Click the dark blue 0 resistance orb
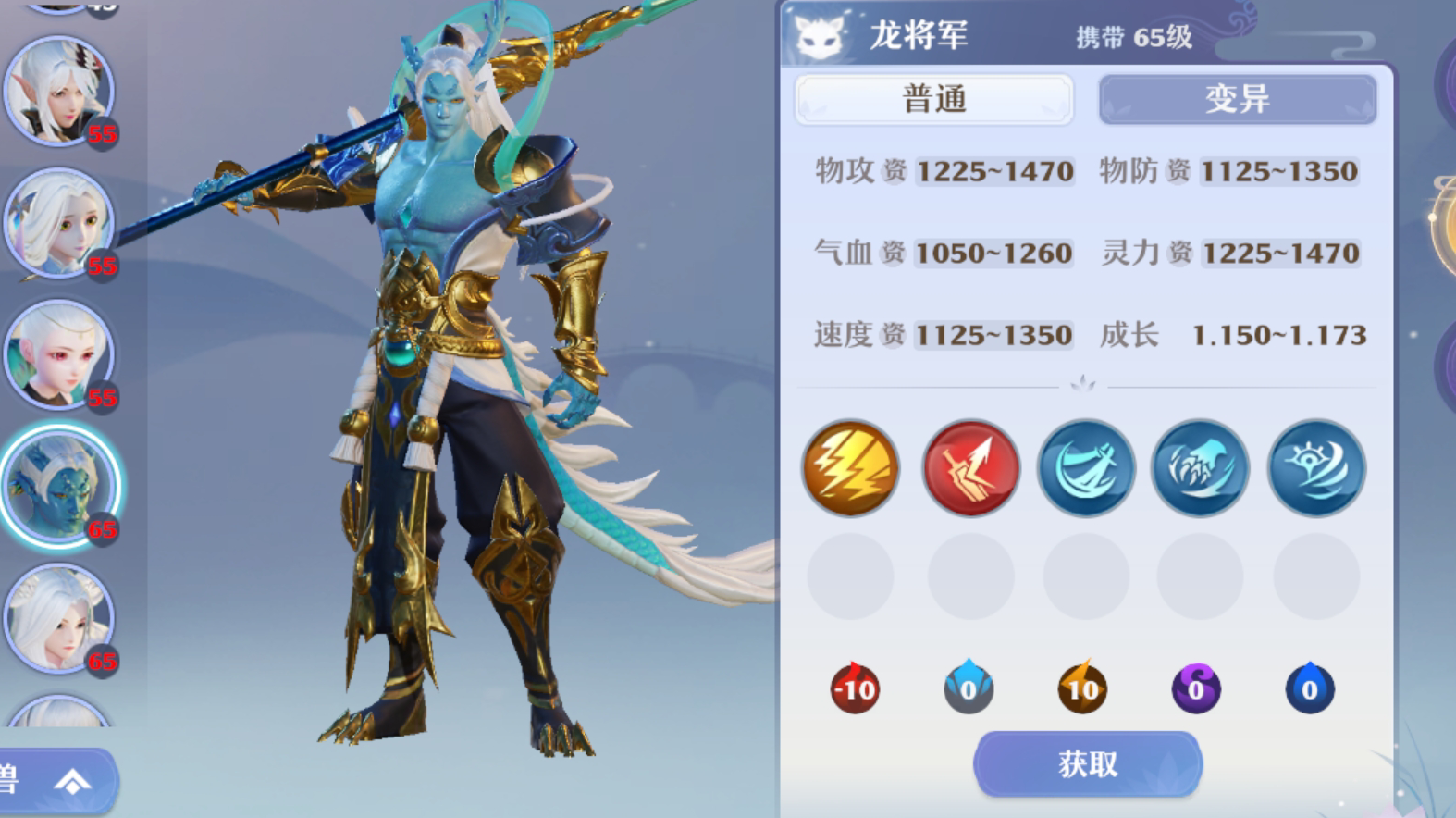 pos(1309,688)
